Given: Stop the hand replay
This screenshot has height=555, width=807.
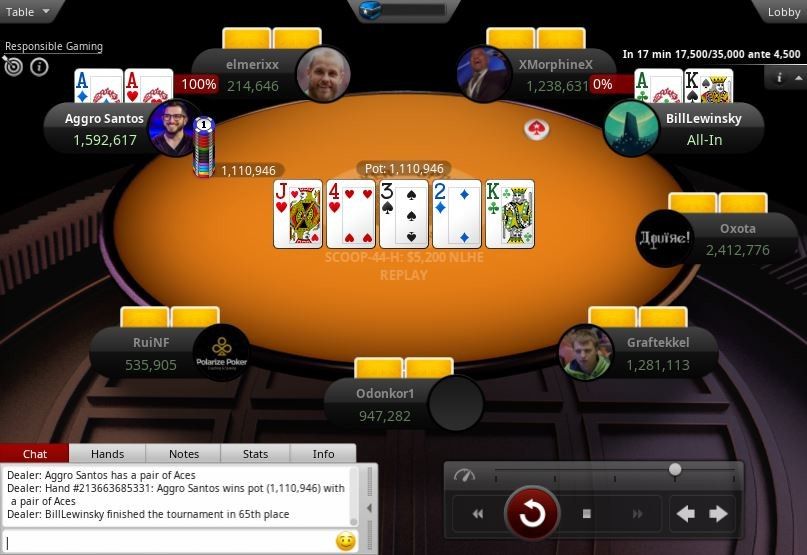Looking at the screenshot, I should point(587,514).
